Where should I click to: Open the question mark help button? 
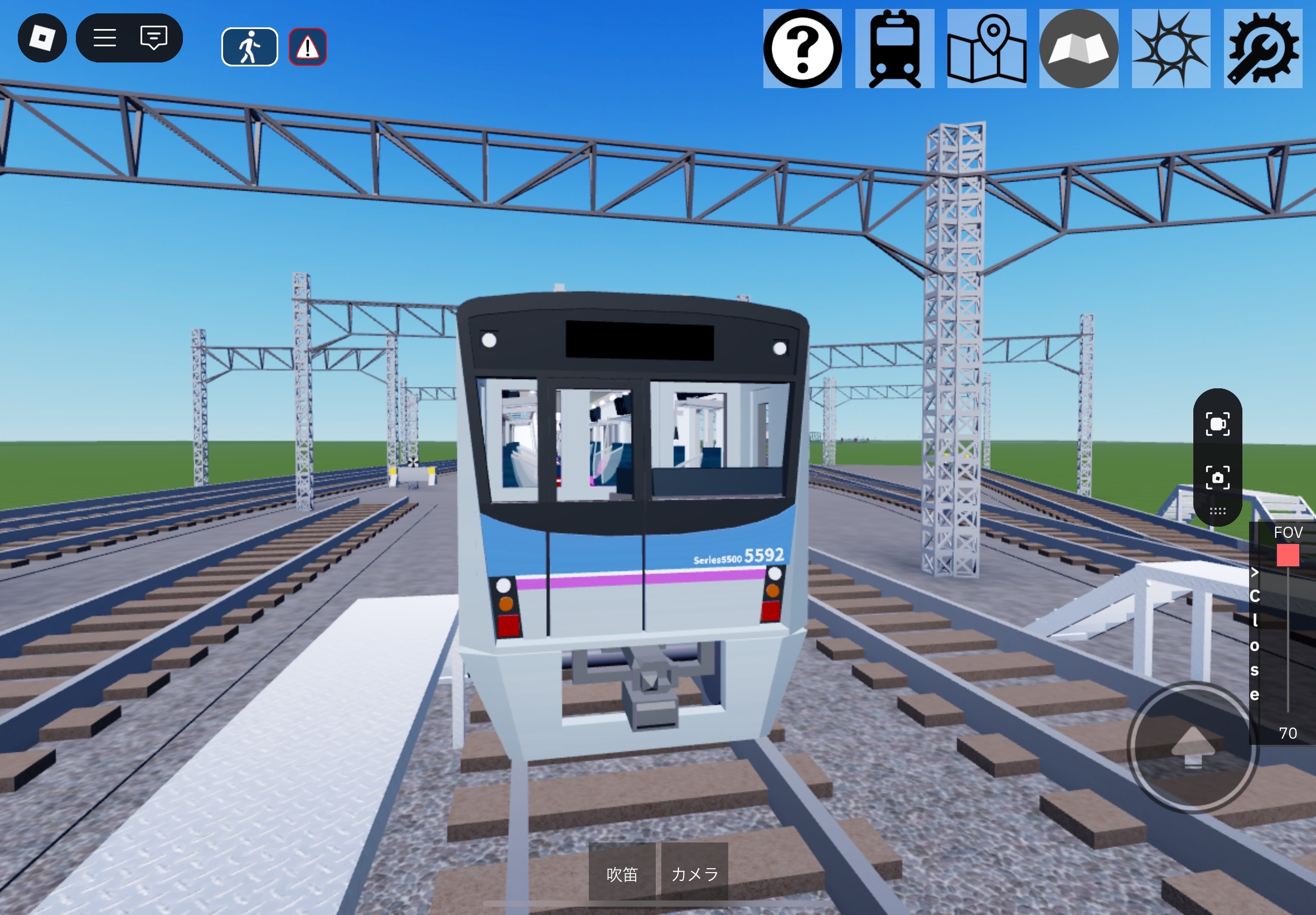[802, 49]
